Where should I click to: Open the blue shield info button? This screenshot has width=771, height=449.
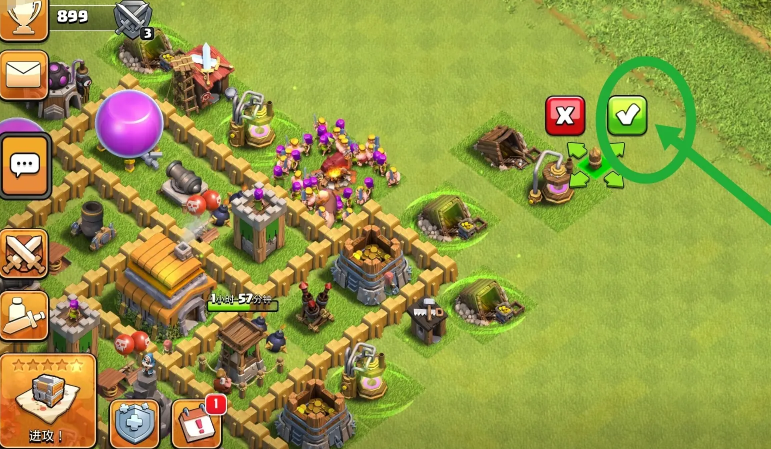pyautogui.click(x=133, y=424)
